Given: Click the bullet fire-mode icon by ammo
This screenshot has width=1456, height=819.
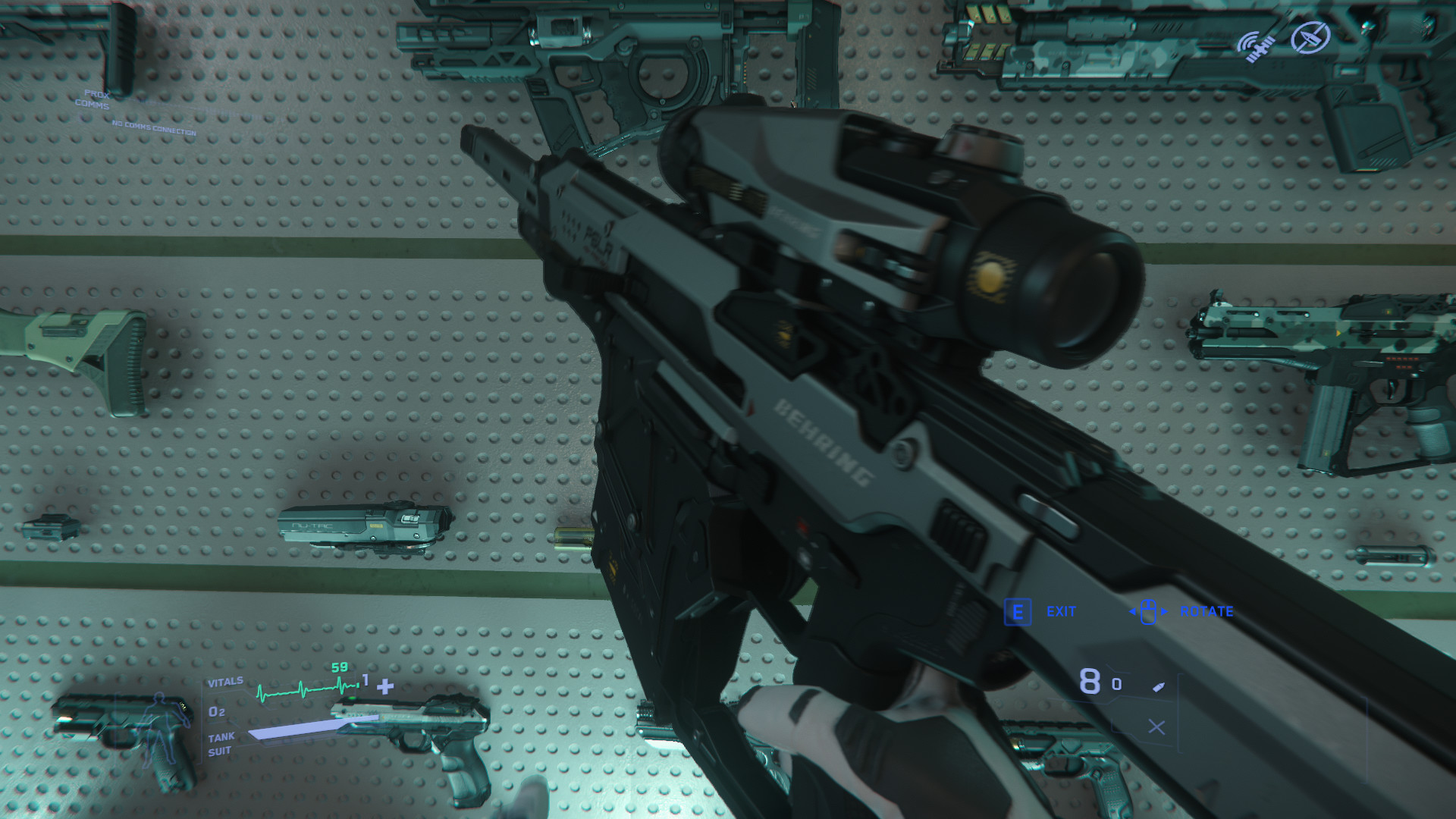Looking at the screenshot, I should point(1158,687).
